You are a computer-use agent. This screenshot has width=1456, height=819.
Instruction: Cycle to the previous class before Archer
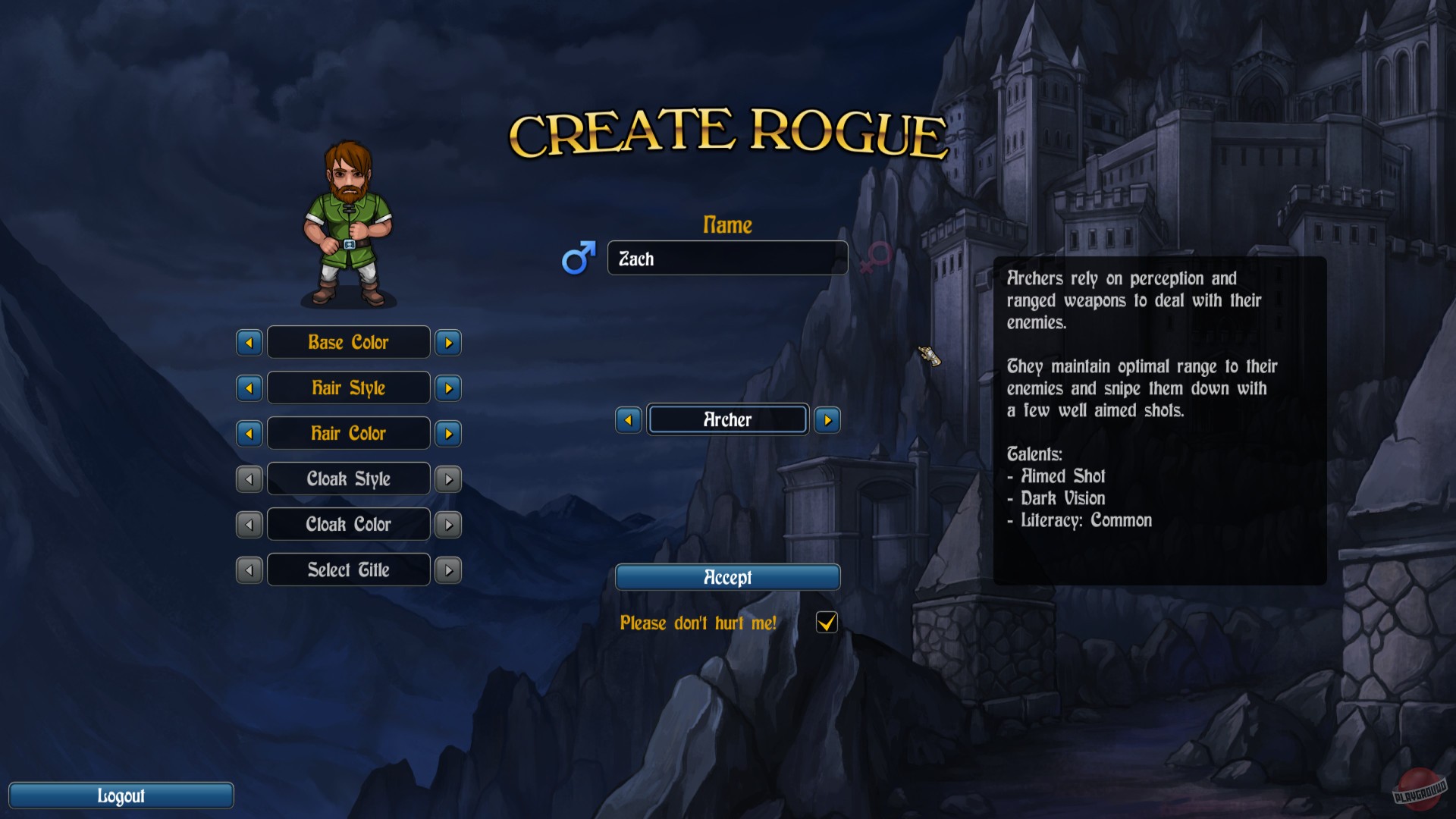click(628, 419)
